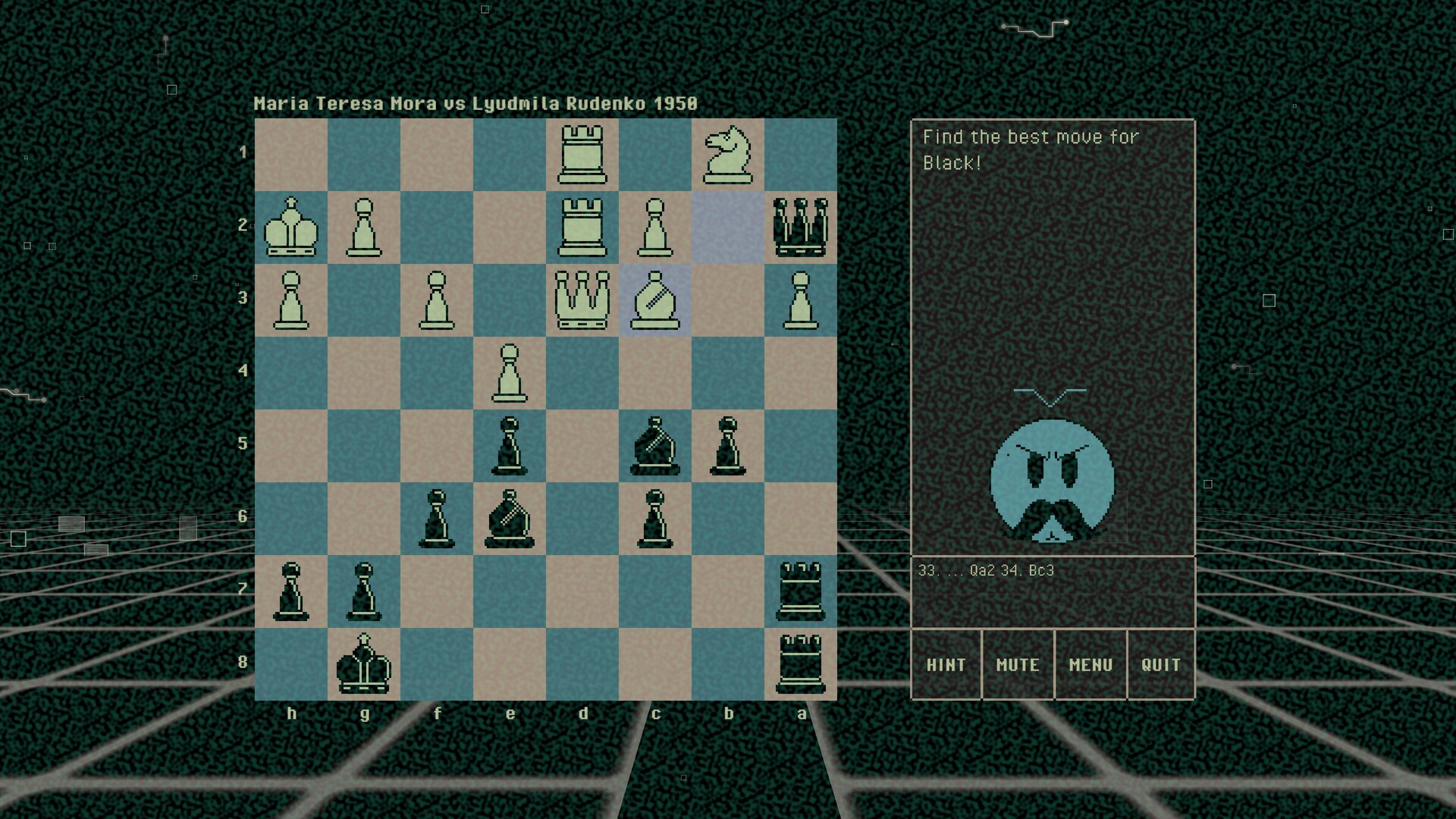Select the white bishop on c3
The image size is (1456, 819).
[656, 298]
